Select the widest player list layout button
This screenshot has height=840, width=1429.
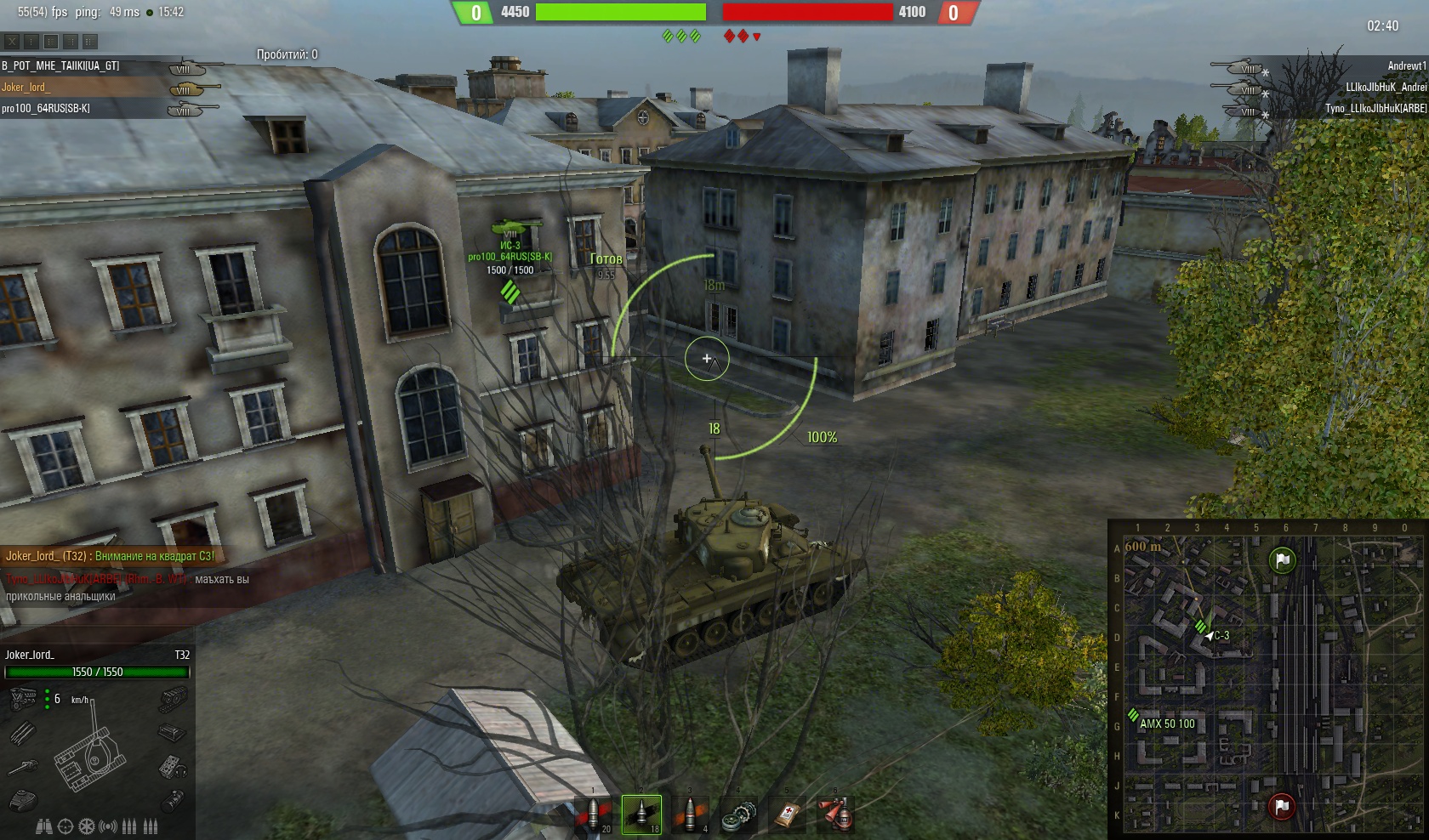(90, 41)
